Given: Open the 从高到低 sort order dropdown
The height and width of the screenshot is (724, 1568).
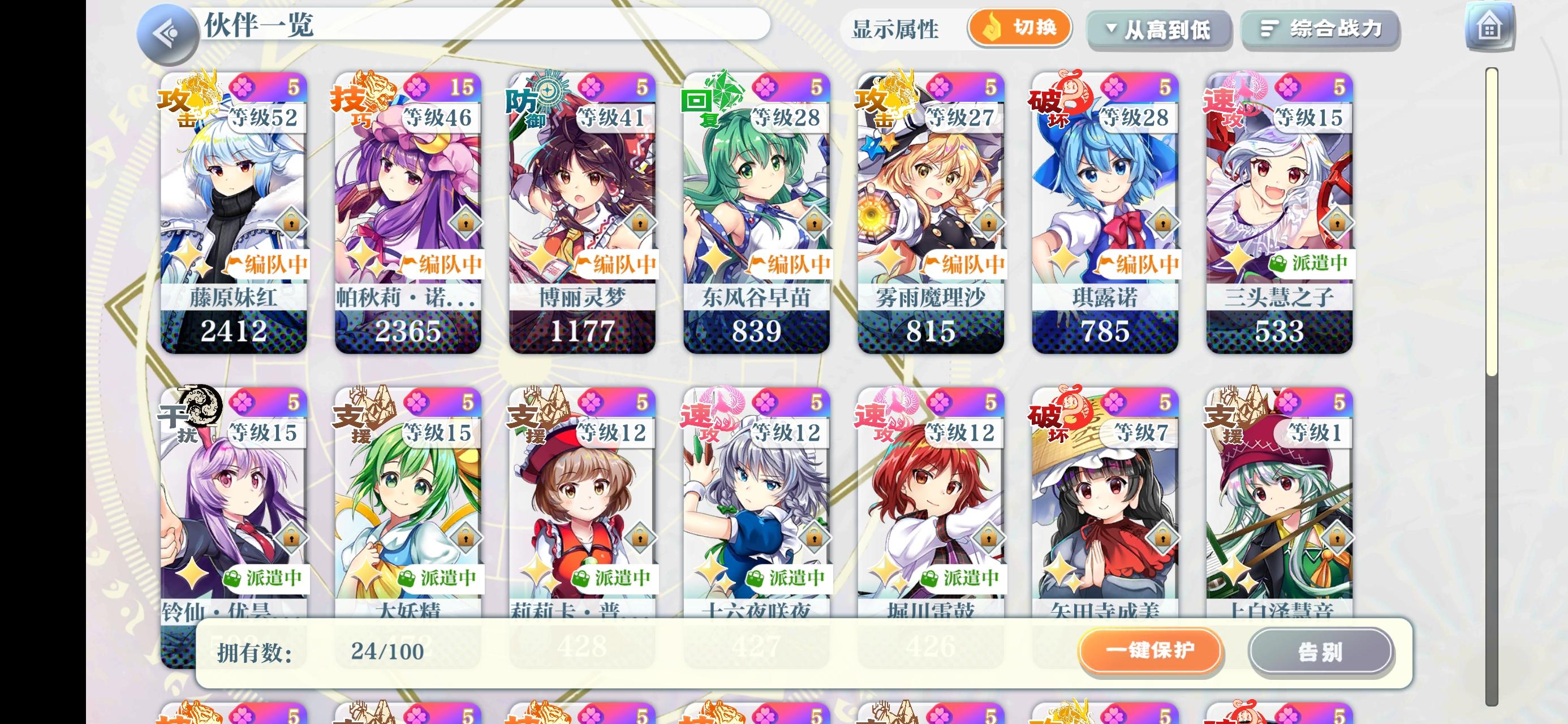Looking at the screenshot, I should pos(1160,29).
